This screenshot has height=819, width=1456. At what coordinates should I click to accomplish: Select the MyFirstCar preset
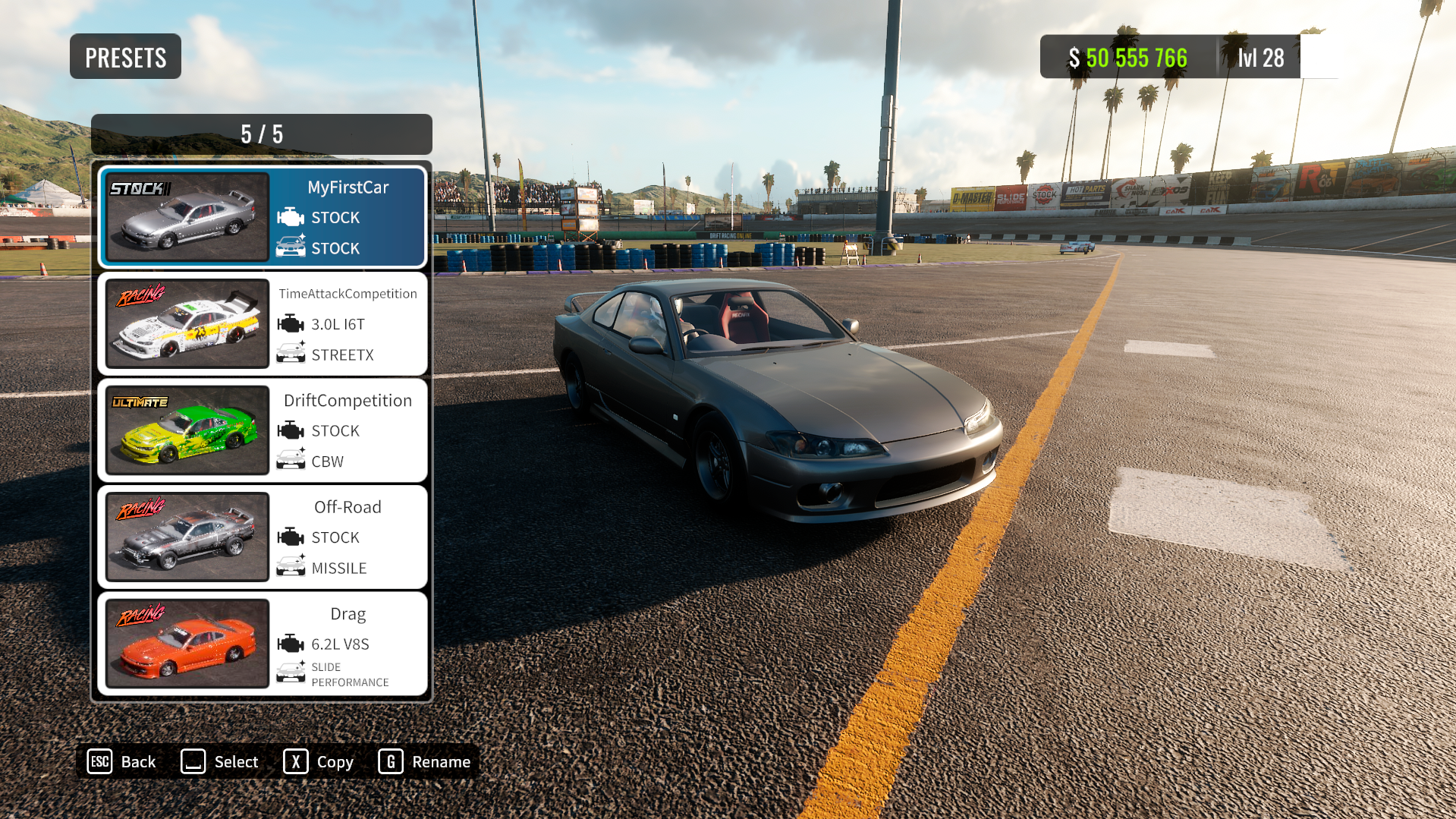(x=263, y=217)
